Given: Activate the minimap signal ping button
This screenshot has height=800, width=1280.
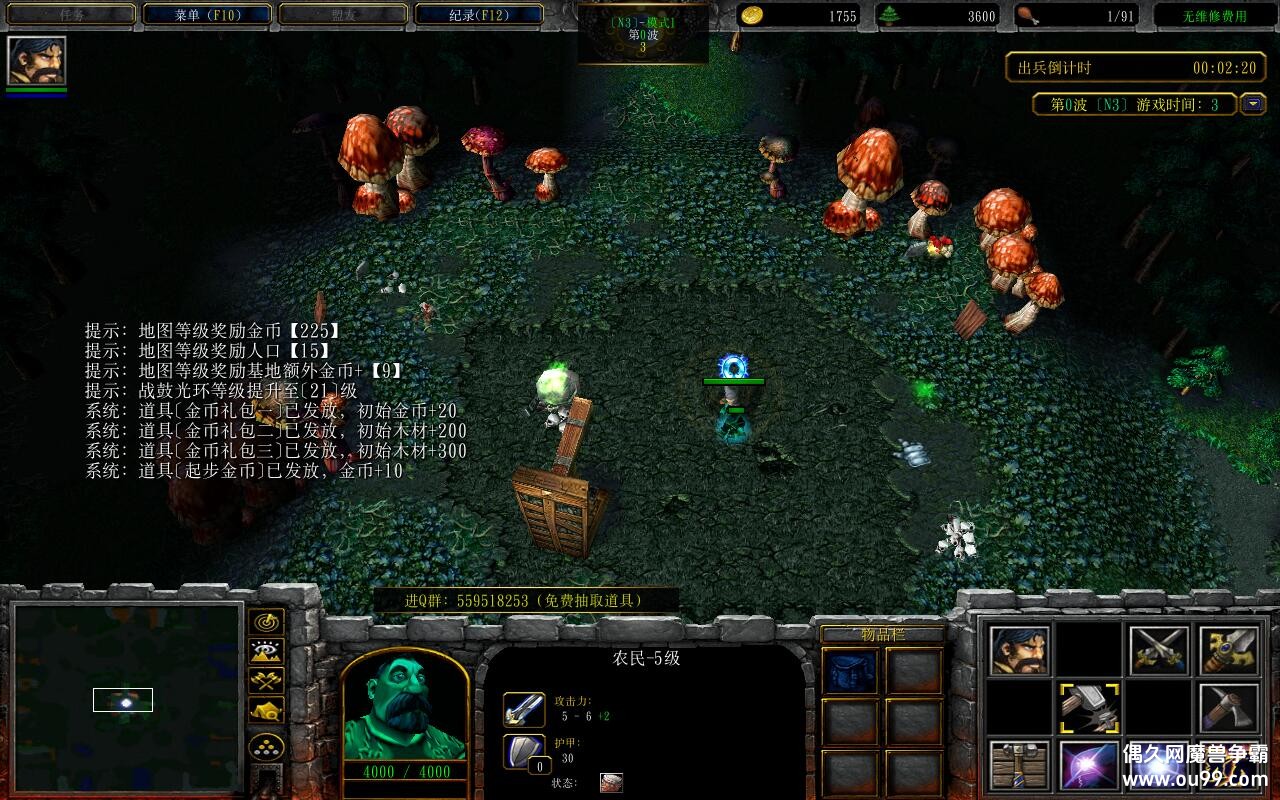Looking at the screenshot, I should click(266, 622).
